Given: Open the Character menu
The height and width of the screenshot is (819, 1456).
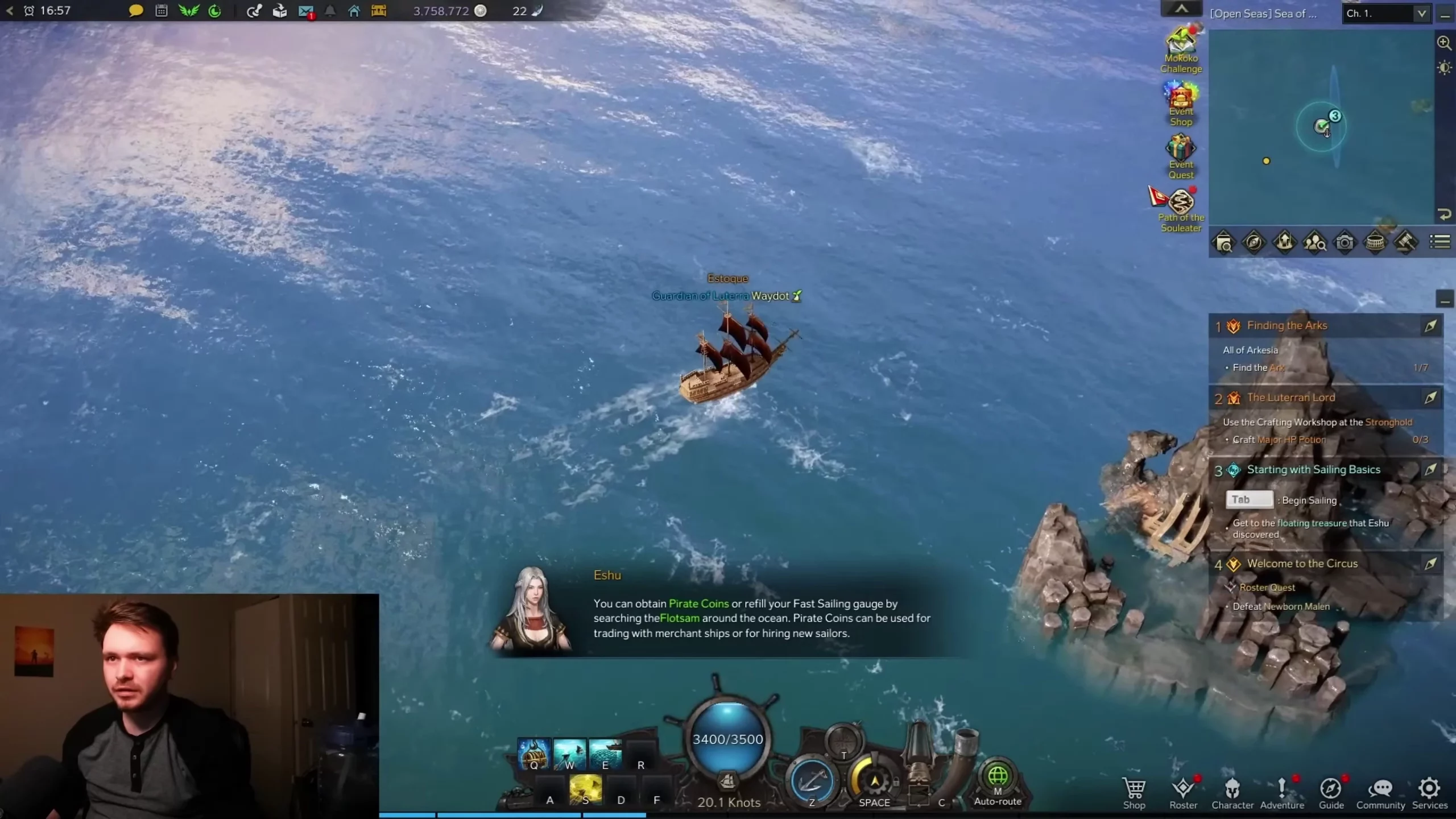Looking at the screenshot, I should pos(1232,792).
